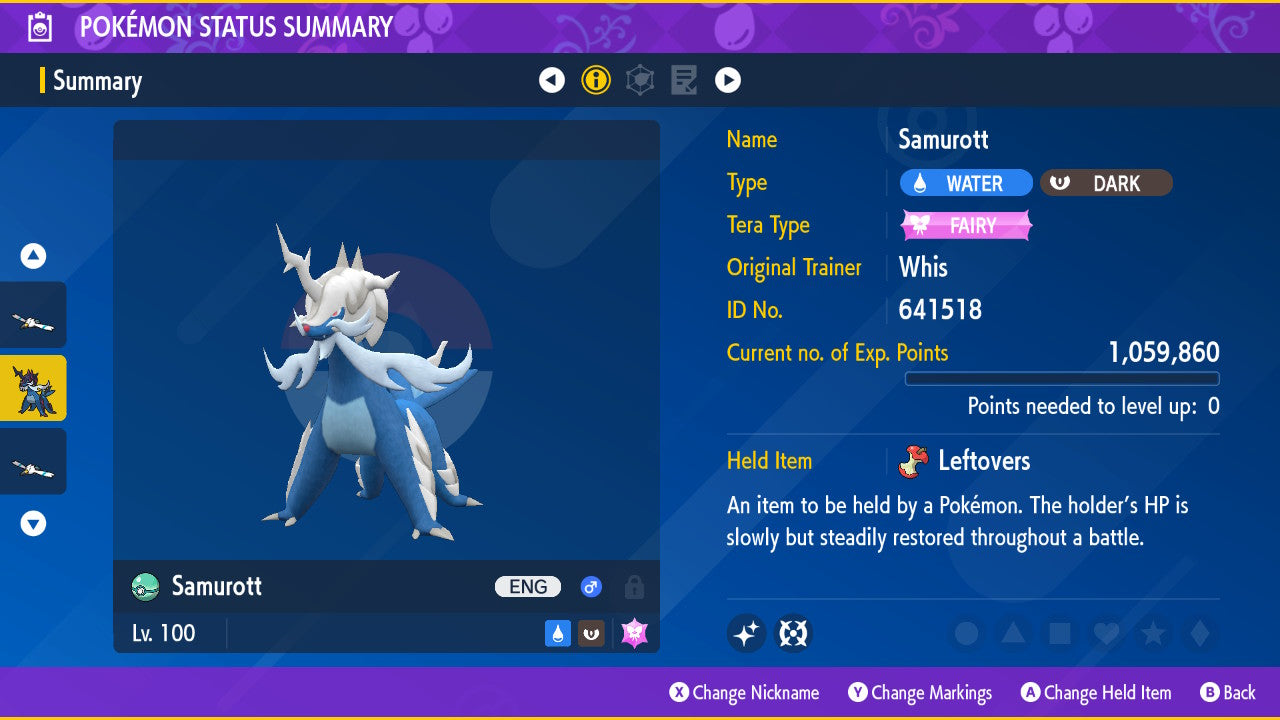This screenshot has width=1280, height=720.
Task: Choose Change Held Item option
Action: (x=1096, y=692)
